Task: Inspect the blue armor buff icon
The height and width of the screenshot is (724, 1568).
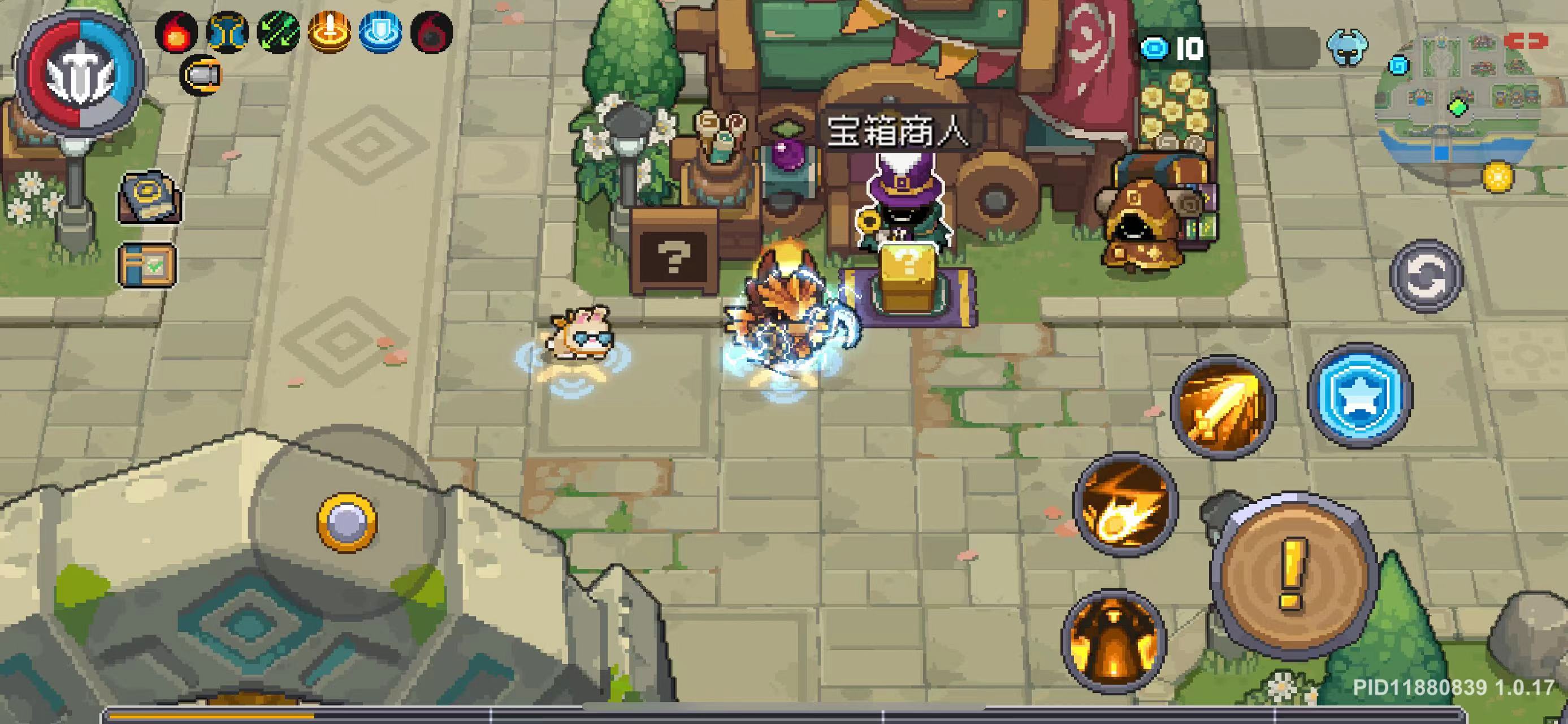Action: [x=227, y=32]
